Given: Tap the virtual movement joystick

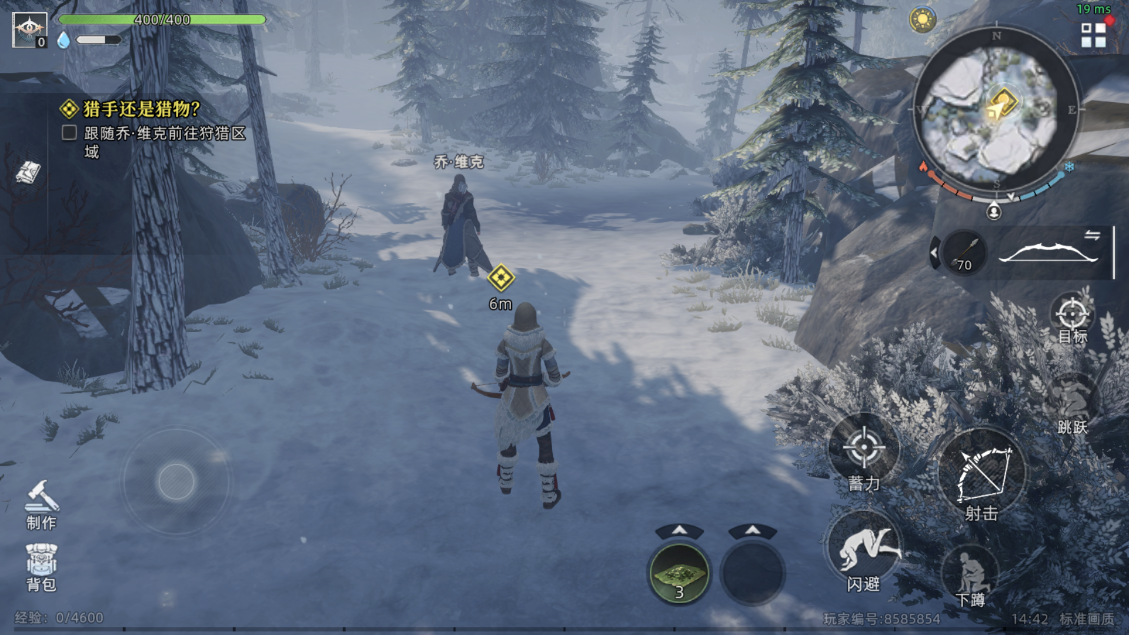Looking at the screenshot, I should coord(176,482).
